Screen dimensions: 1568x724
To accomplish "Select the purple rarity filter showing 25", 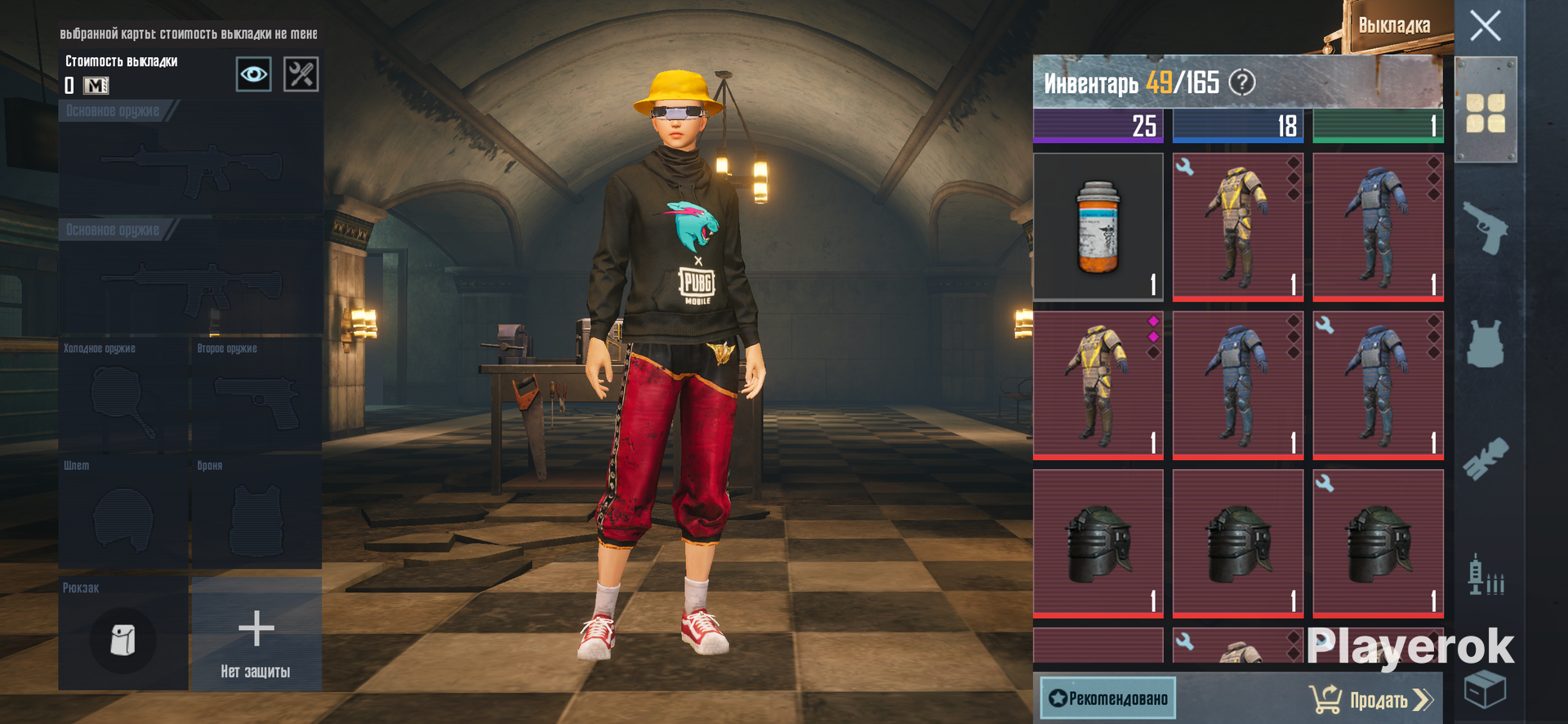I will [x=1098, y=126].
